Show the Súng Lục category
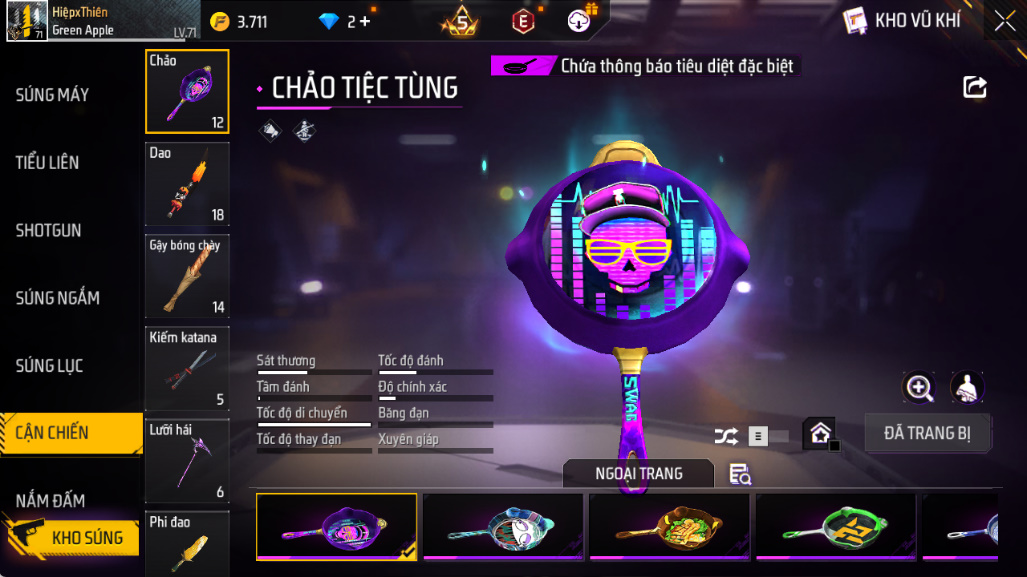This screenshot has width=1027, height=577. pos(49,366)
